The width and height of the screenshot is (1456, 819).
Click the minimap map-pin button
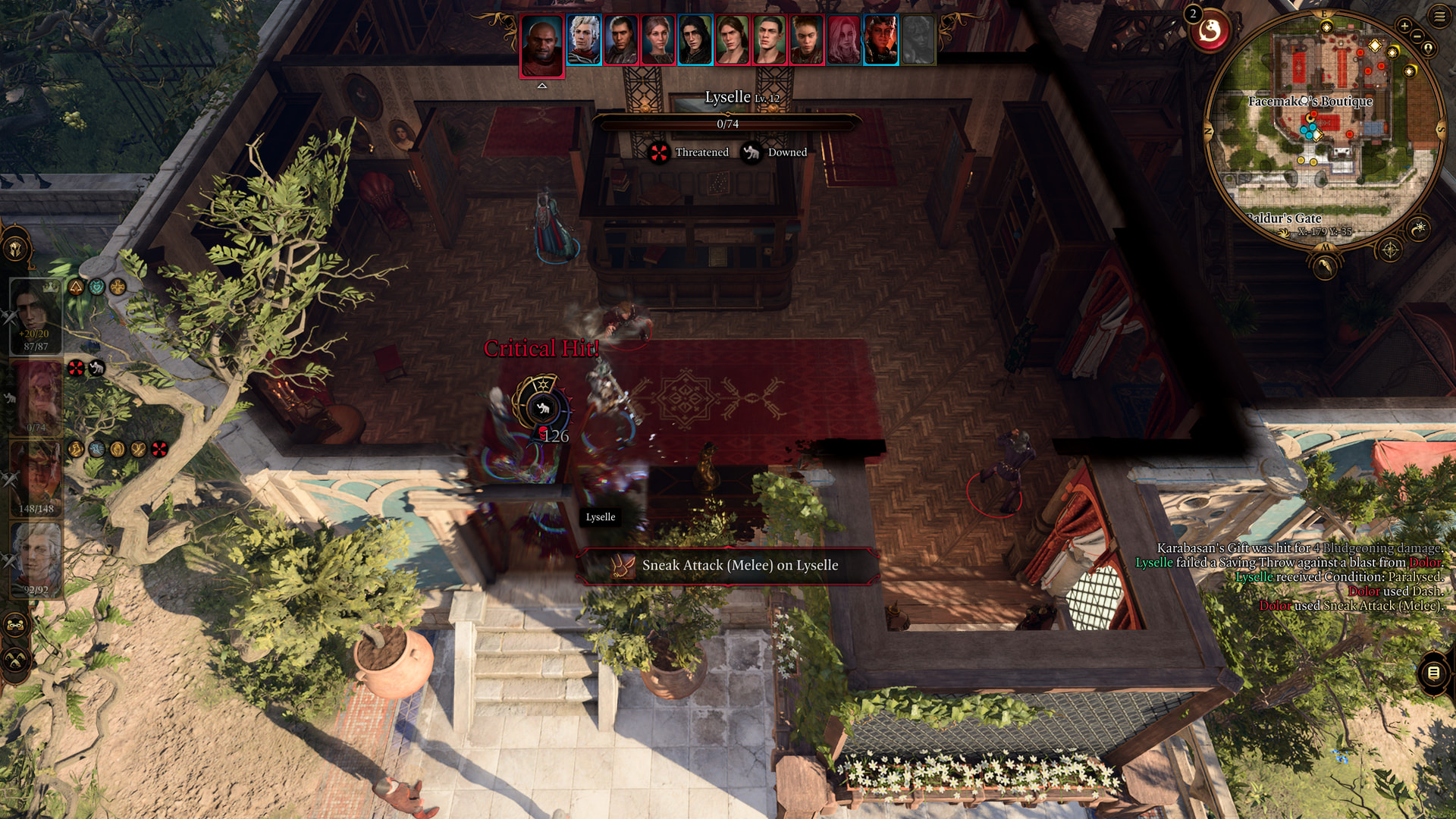tap(1429, 49)
